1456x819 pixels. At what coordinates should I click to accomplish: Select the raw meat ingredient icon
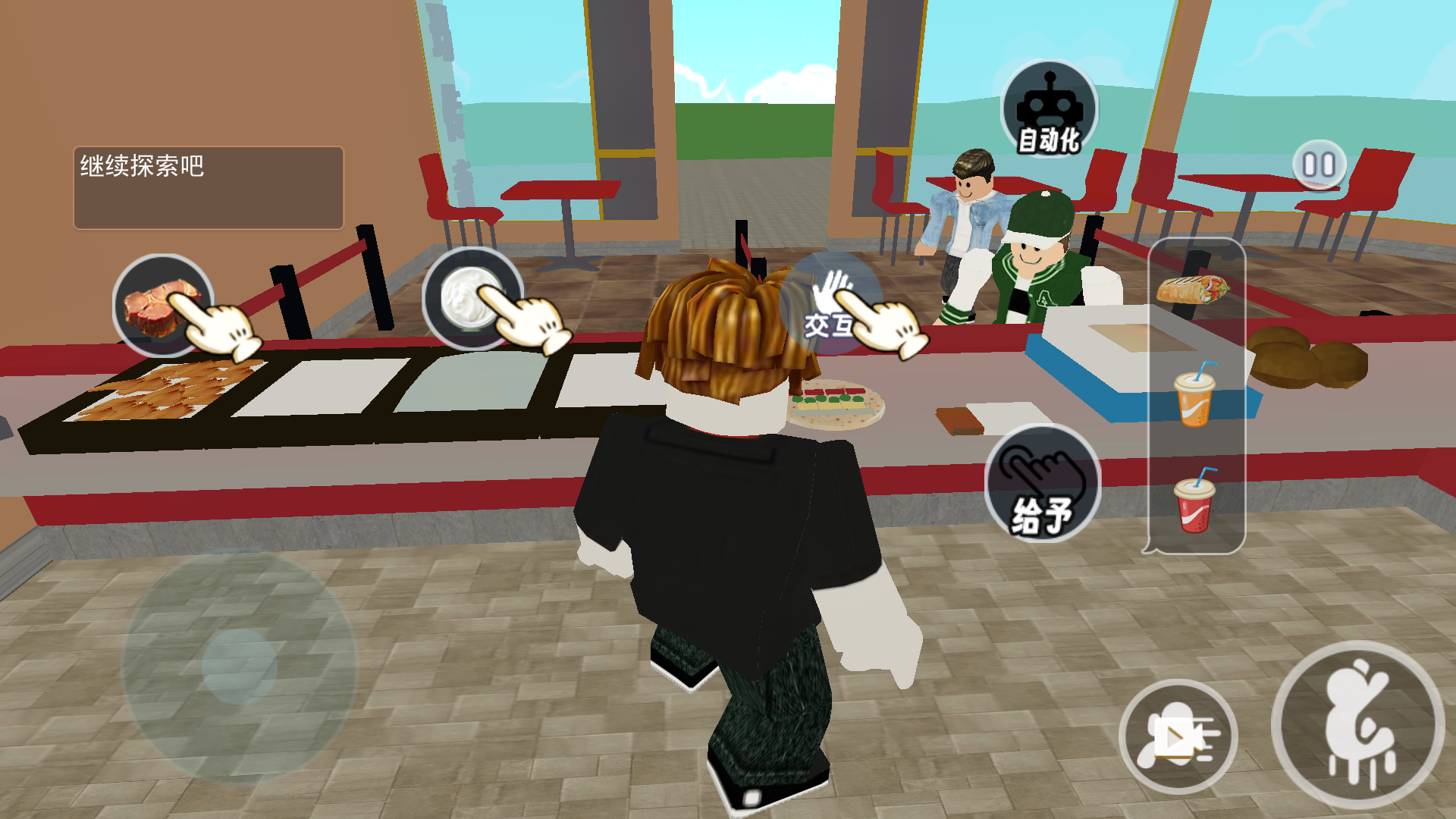(163, 305)
